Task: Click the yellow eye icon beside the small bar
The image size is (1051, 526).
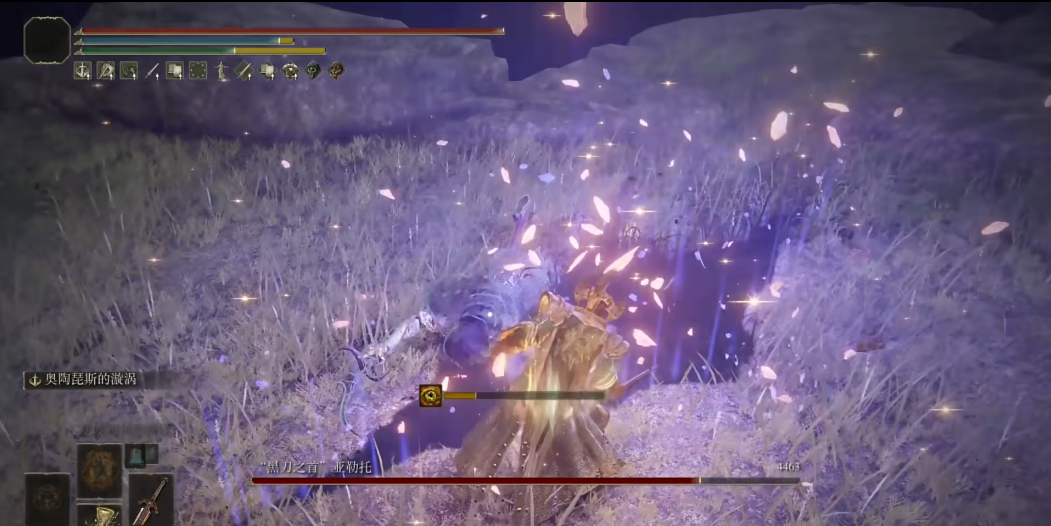Action: coord(431,395)
